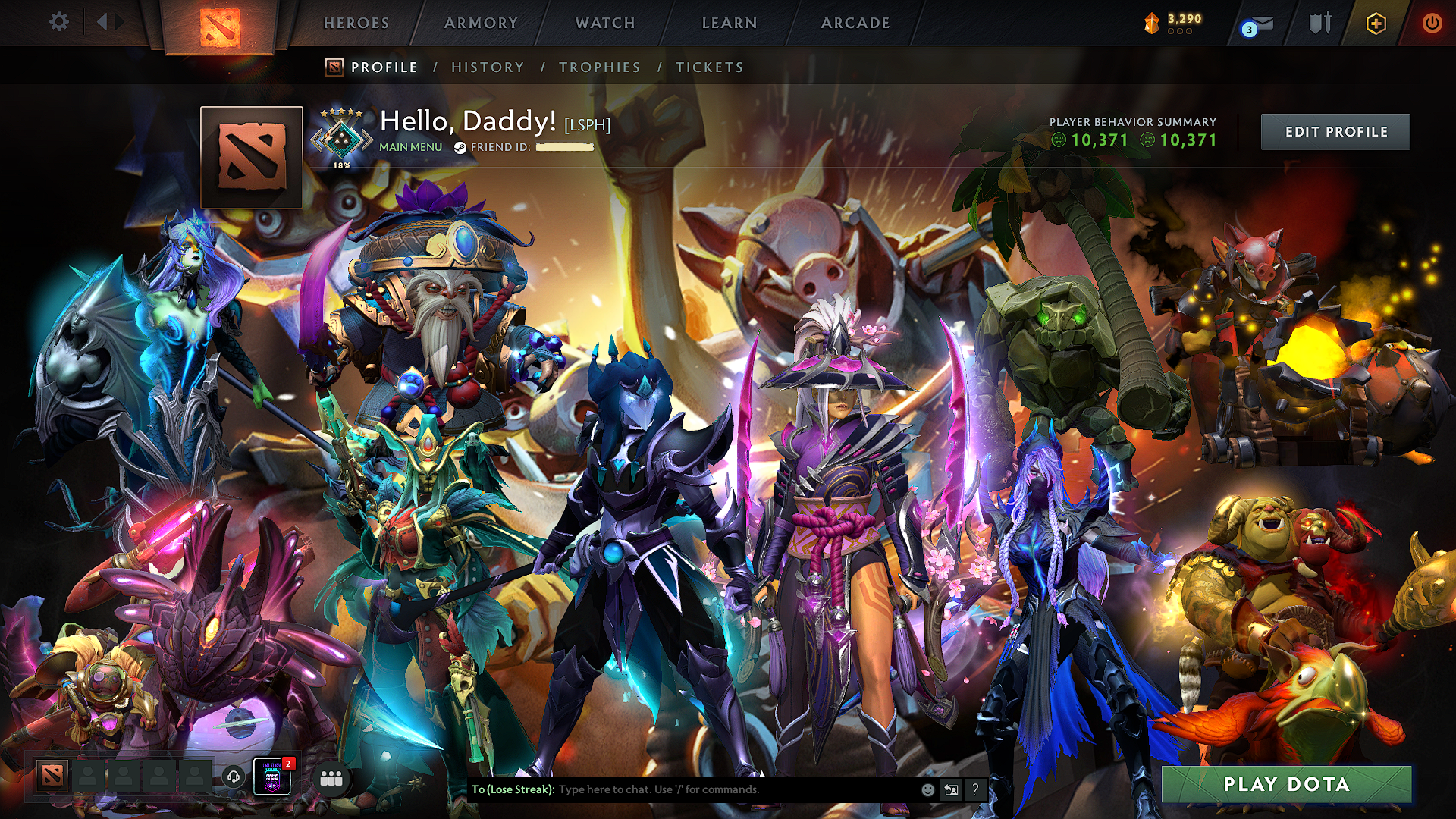1456x819 pixels.
Task: Switch to the HISTORY tab
Action: click(487, 67)
